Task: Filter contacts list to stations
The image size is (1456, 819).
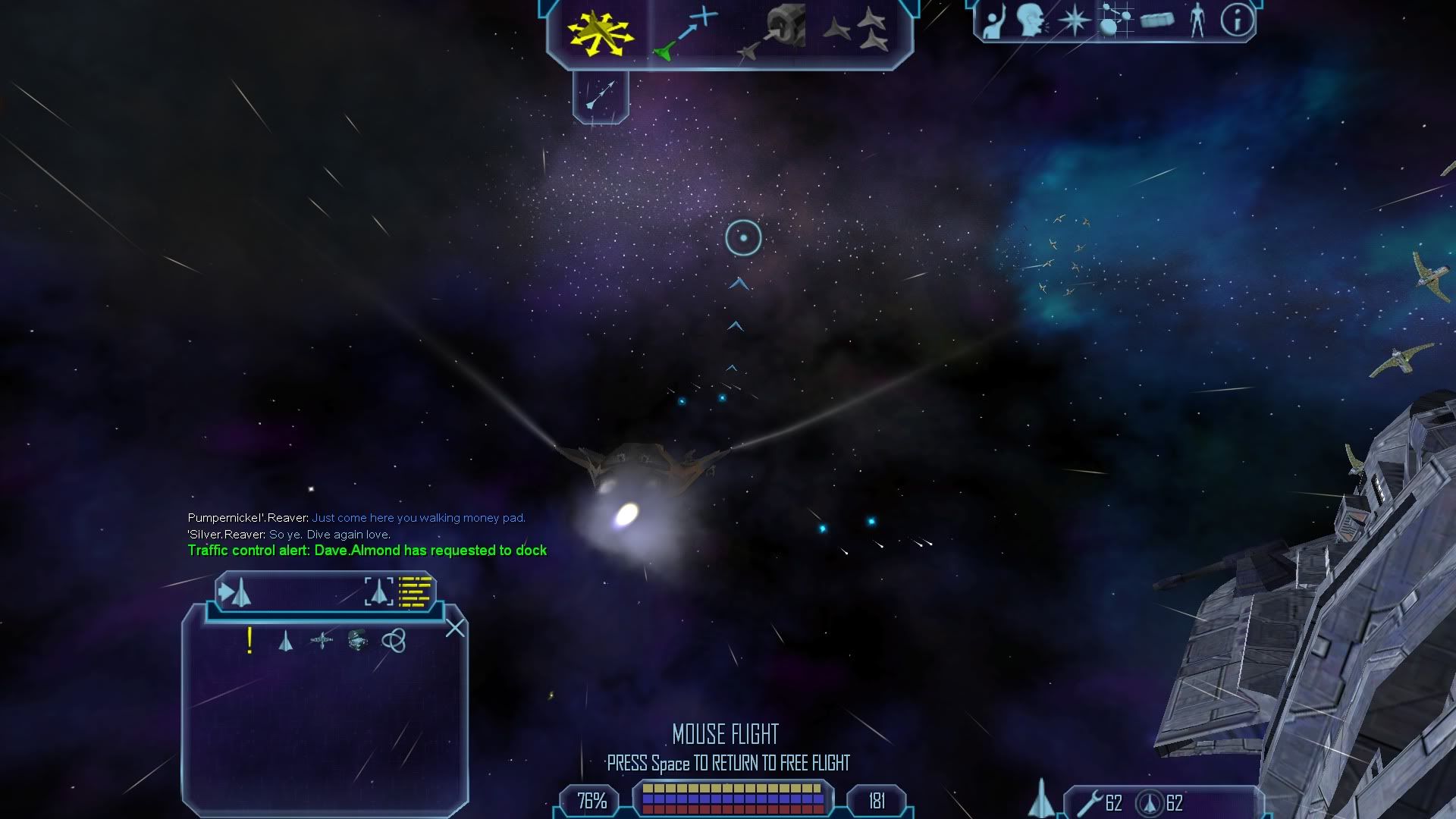Action: [322, 641]
